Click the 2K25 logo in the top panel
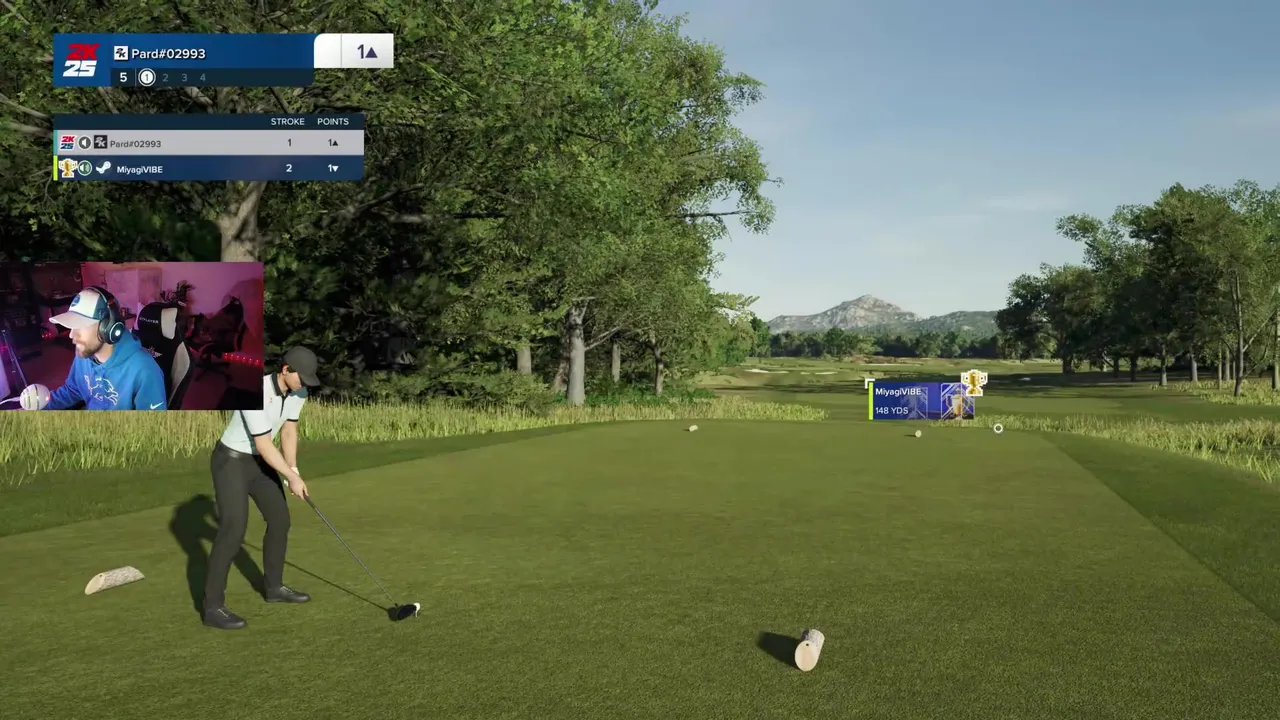 tap(81, 60)
